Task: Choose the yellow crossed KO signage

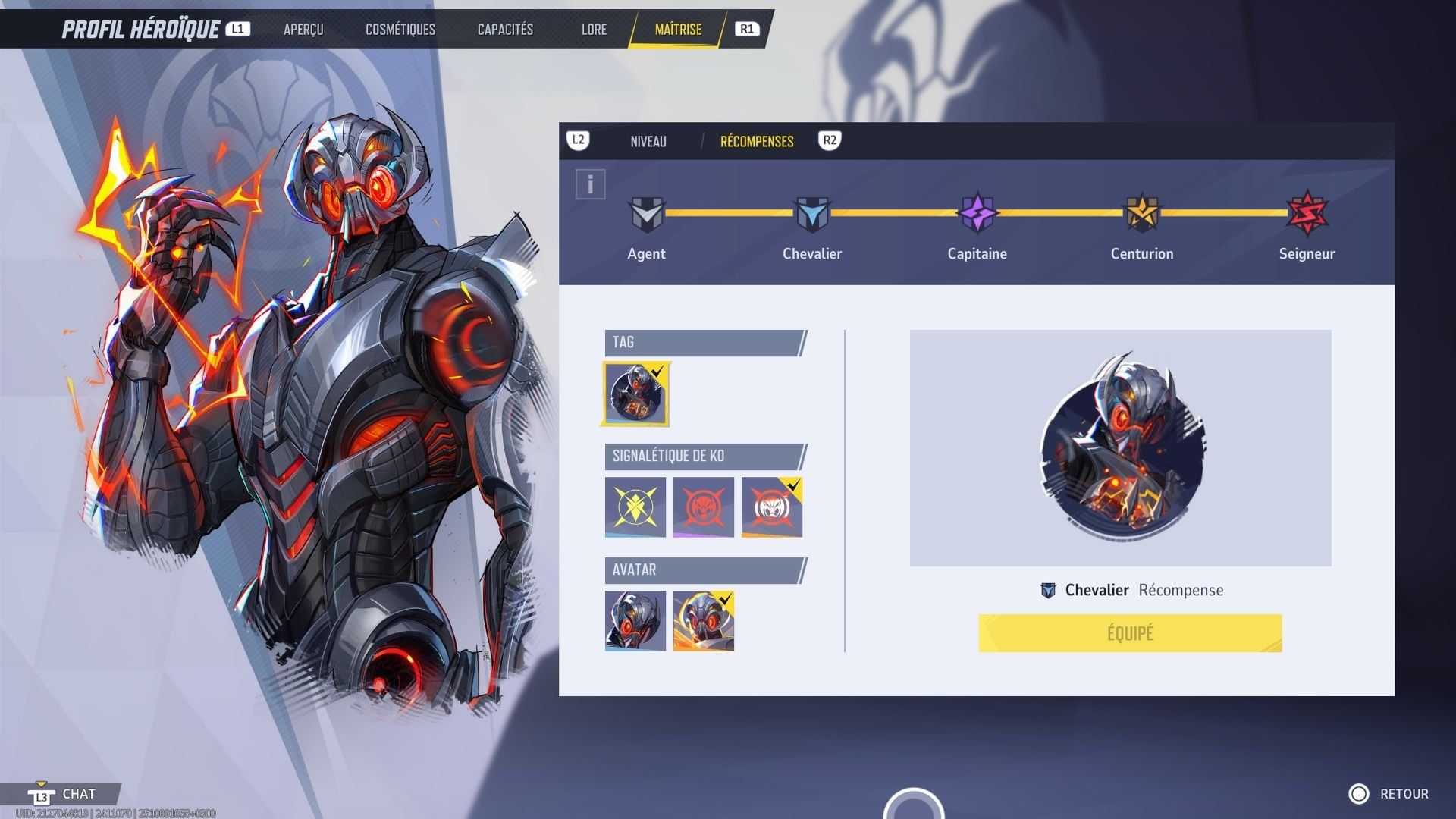Action: pos(635,507)
